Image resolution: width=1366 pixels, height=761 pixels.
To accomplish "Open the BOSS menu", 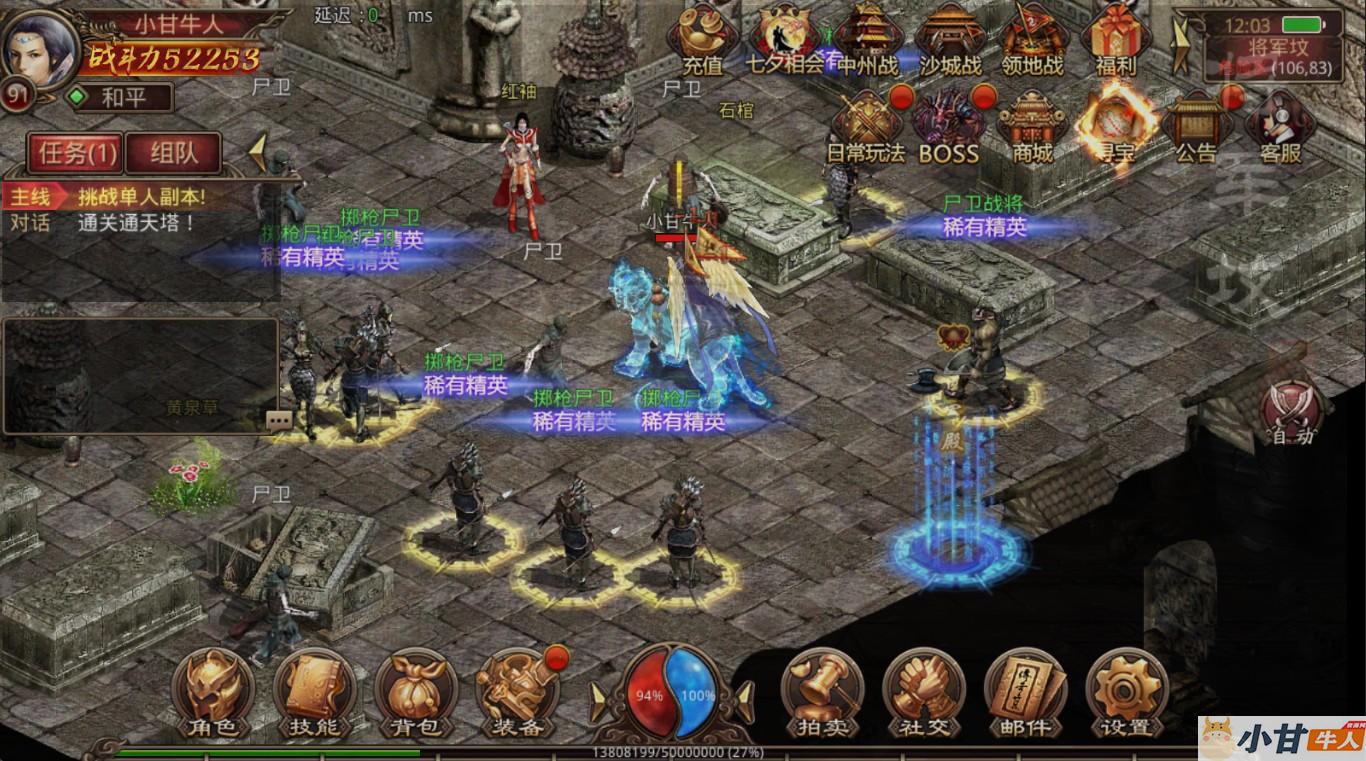I will [x=948, y=127].
